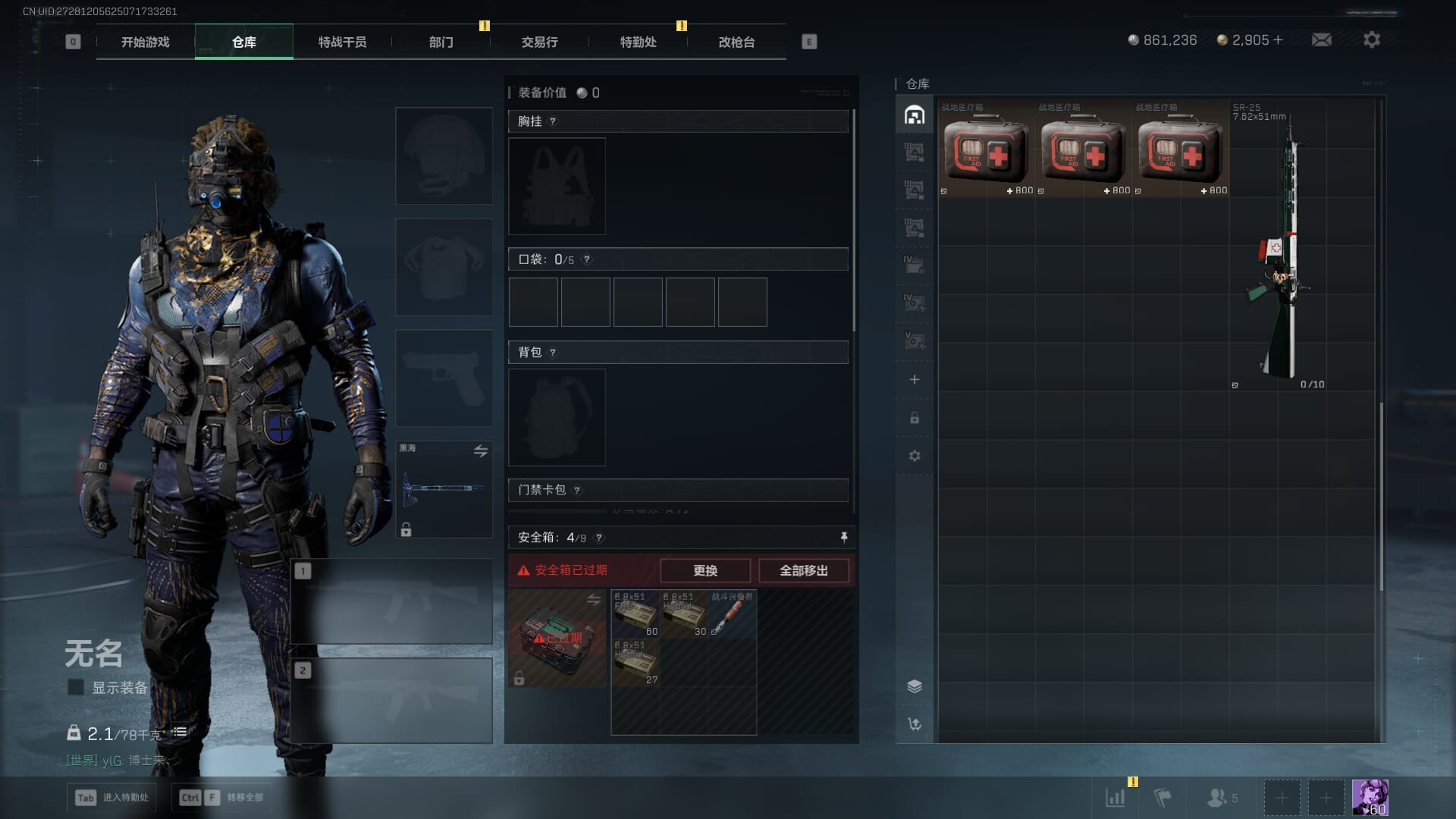The height and width of the screenshot is (819, 1456).
Task: Pin the safe box panel
Action: pos(843,537)
